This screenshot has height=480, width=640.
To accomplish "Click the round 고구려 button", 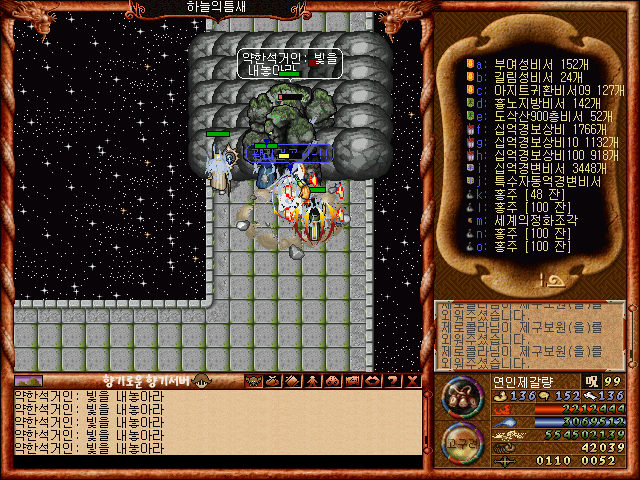I will pyautogui.click(x=463, y=443).
